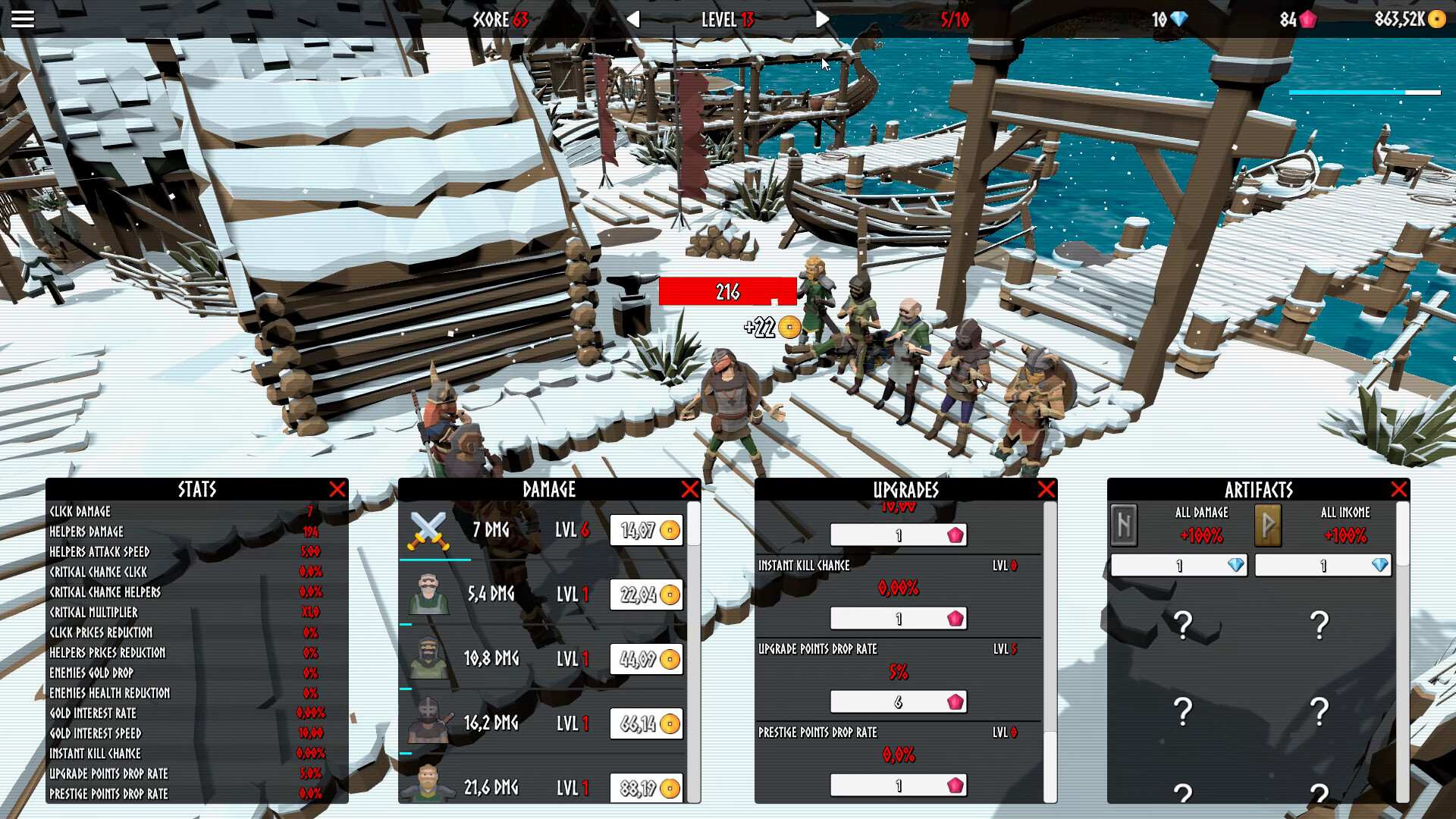This screenshot has width=1456, height=819.
Task: Select the hooded green helper portrait
Action: tap(429, 659)
